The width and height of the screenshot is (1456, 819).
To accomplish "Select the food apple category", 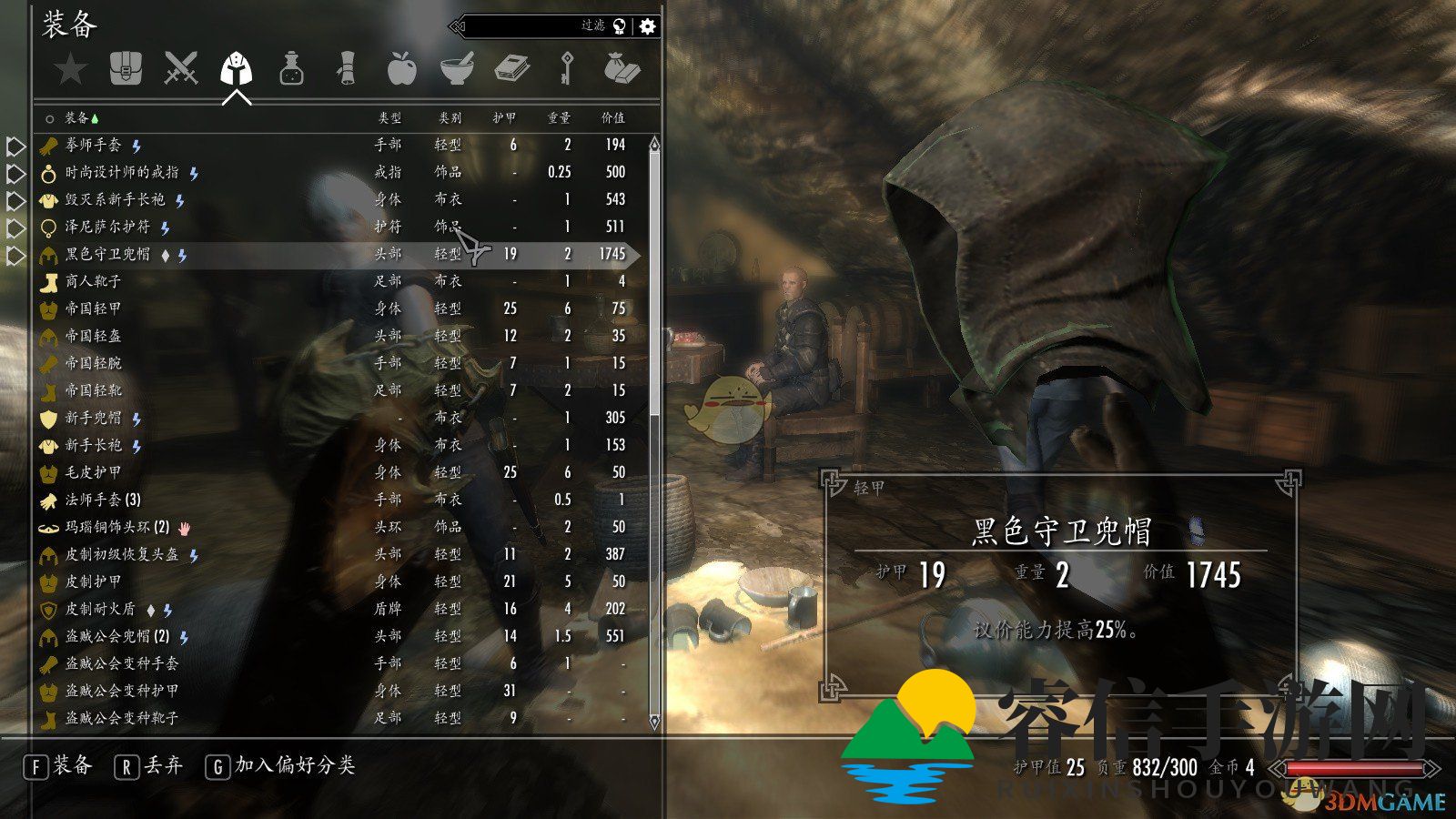I will (401, 69).
